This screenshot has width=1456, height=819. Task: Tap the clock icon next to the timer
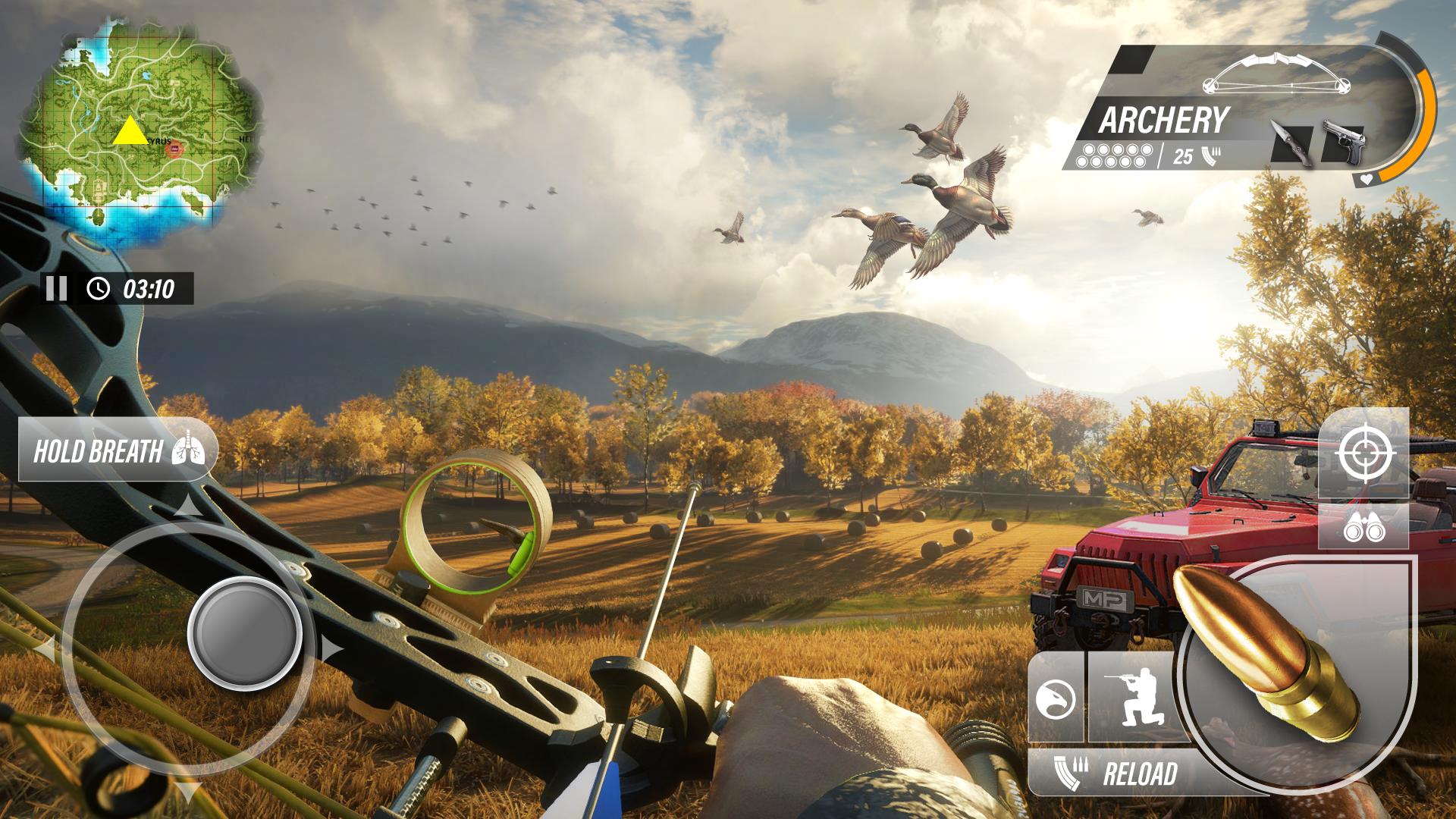coord(98,288)
